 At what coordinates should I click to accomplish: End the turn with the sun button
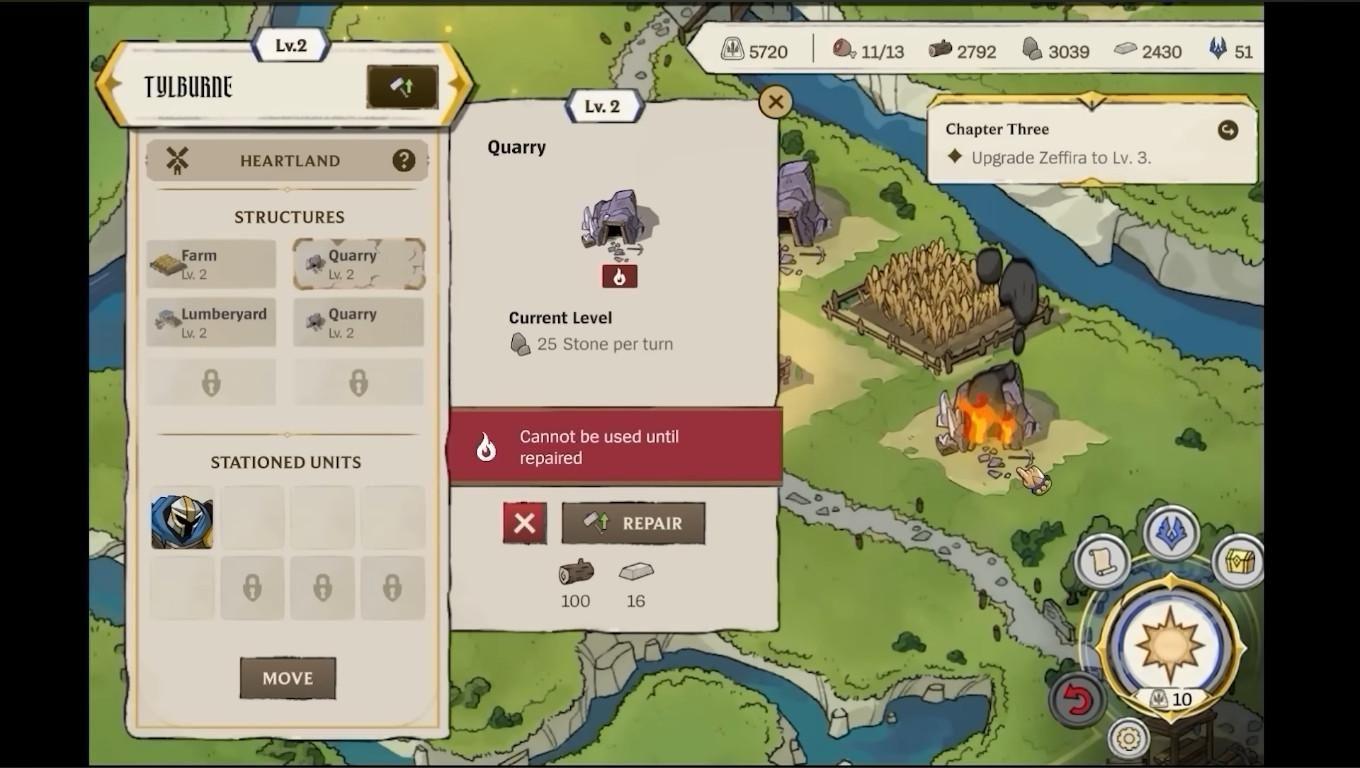tap(1169, 641)
